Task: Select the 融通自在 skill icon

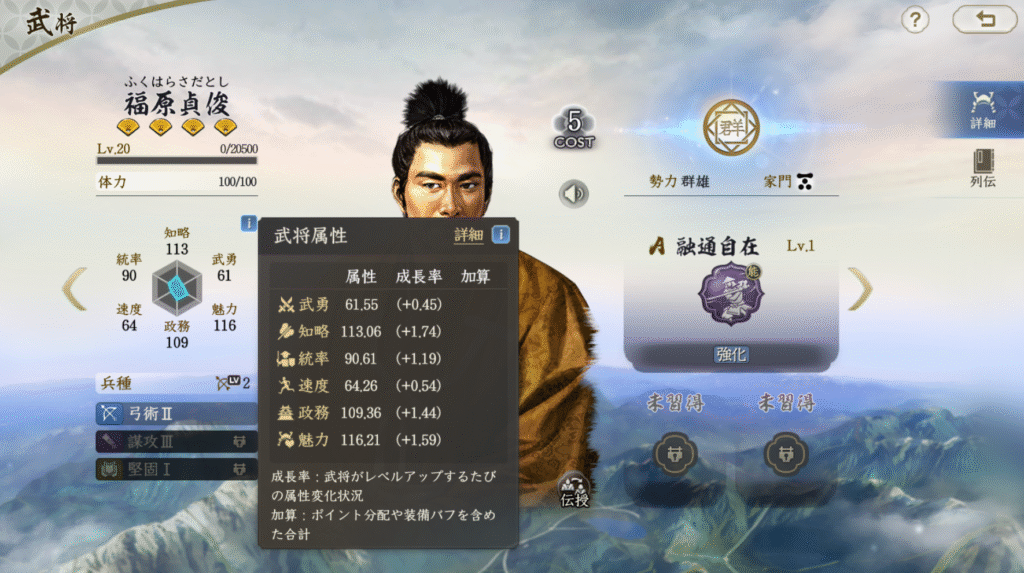Action: click(x=730, y=294)
